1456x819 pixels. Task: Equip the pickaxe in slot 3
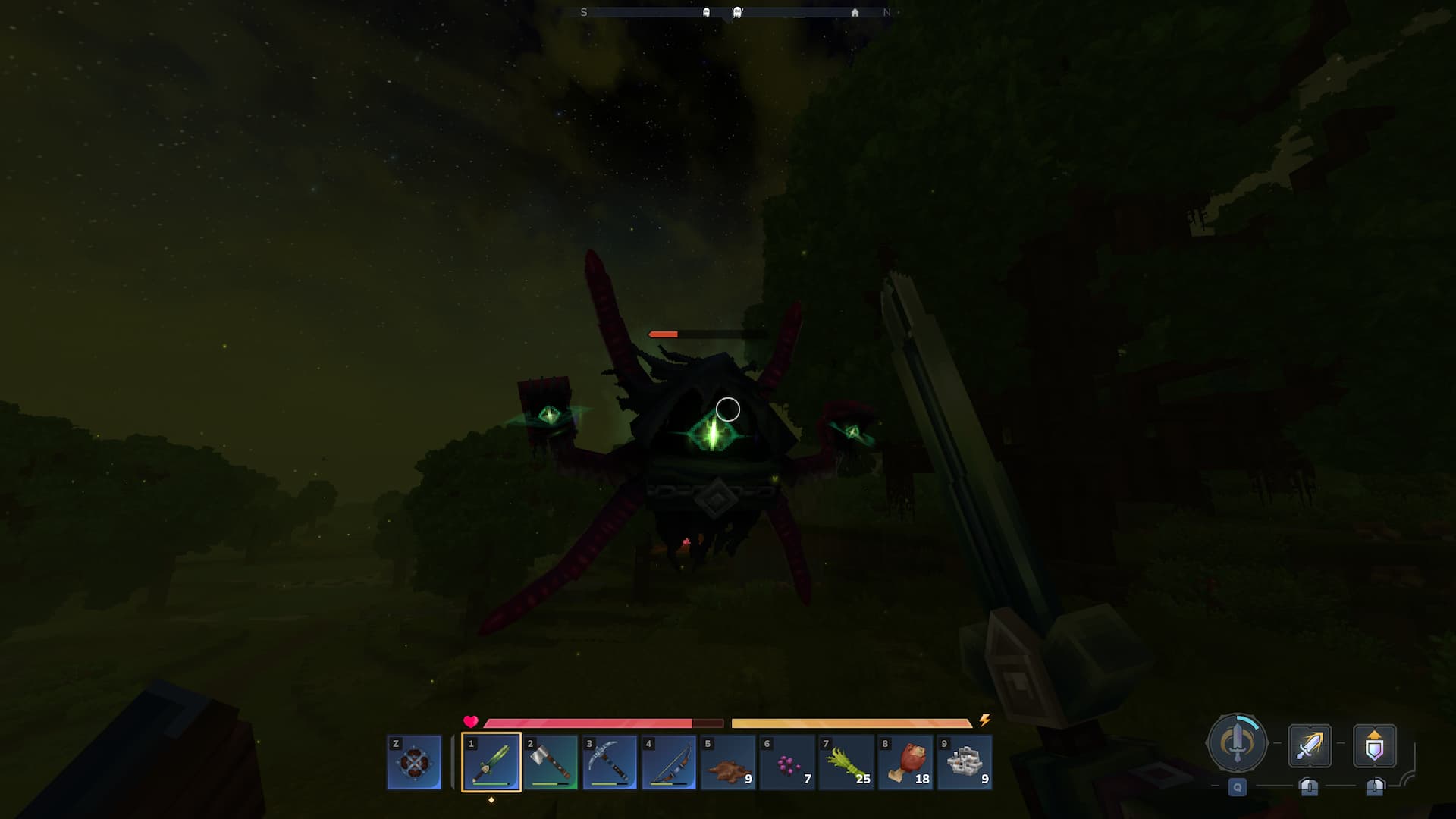[x=609, y=762]
